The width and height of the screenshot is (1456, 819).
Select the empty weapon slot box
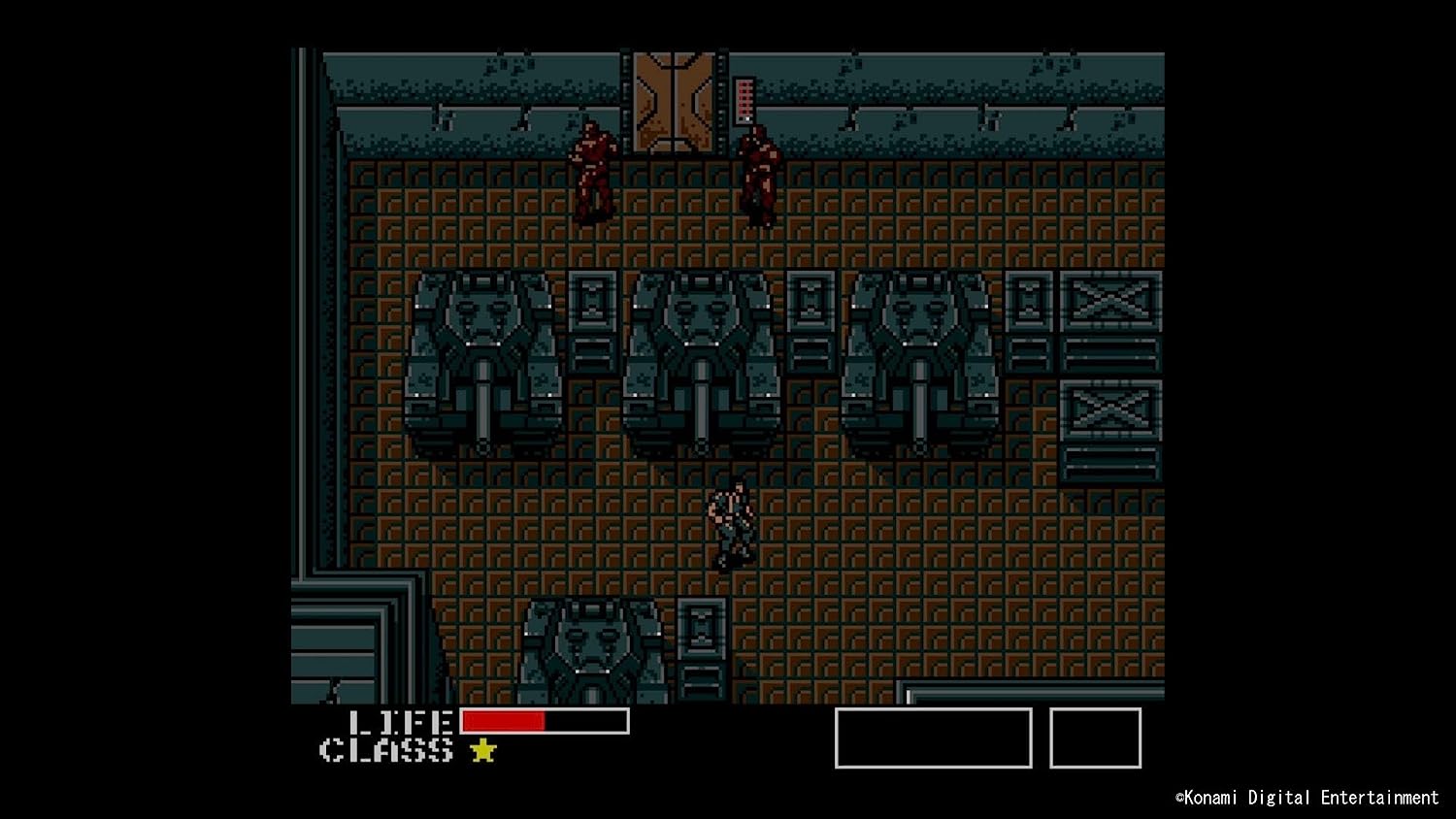932,738
